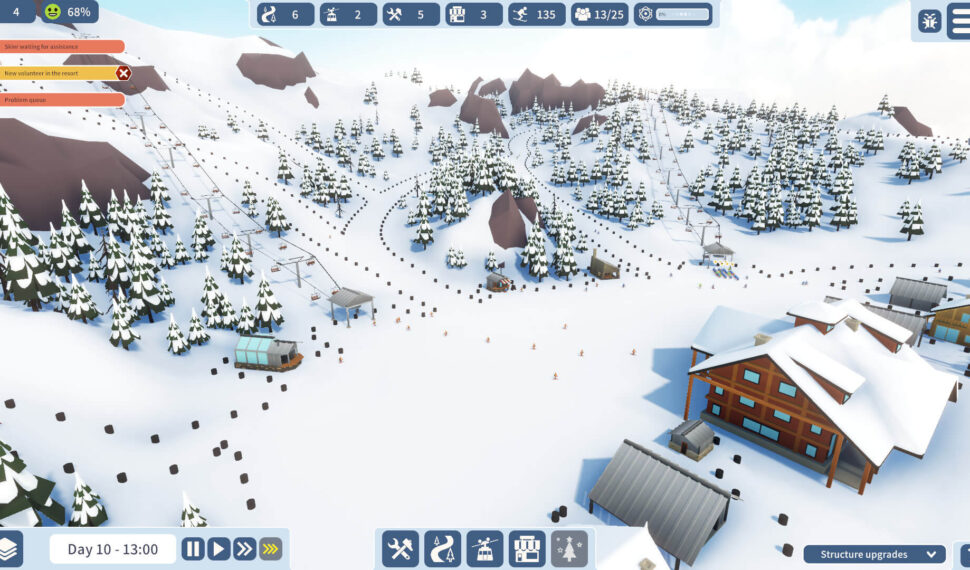The width and height of the screenshot is (970, 570).
Task: Open the staff 13/25 panel
Action: point(599,14)
